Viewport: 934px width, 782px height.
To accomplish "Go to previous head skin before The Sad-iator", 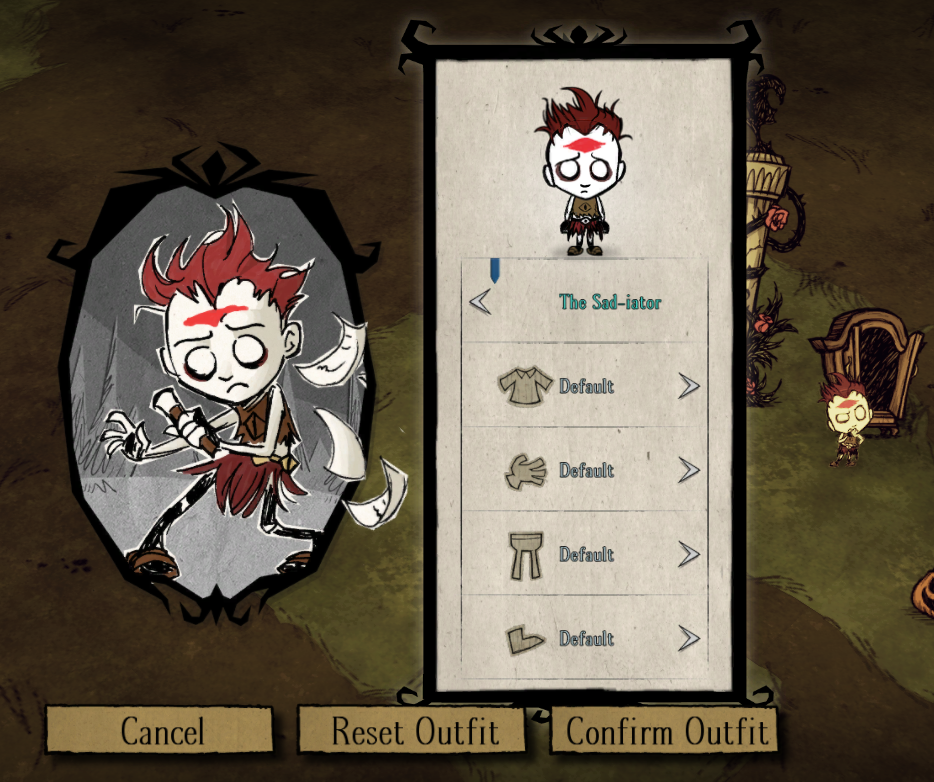I will [x=481, y=301].
